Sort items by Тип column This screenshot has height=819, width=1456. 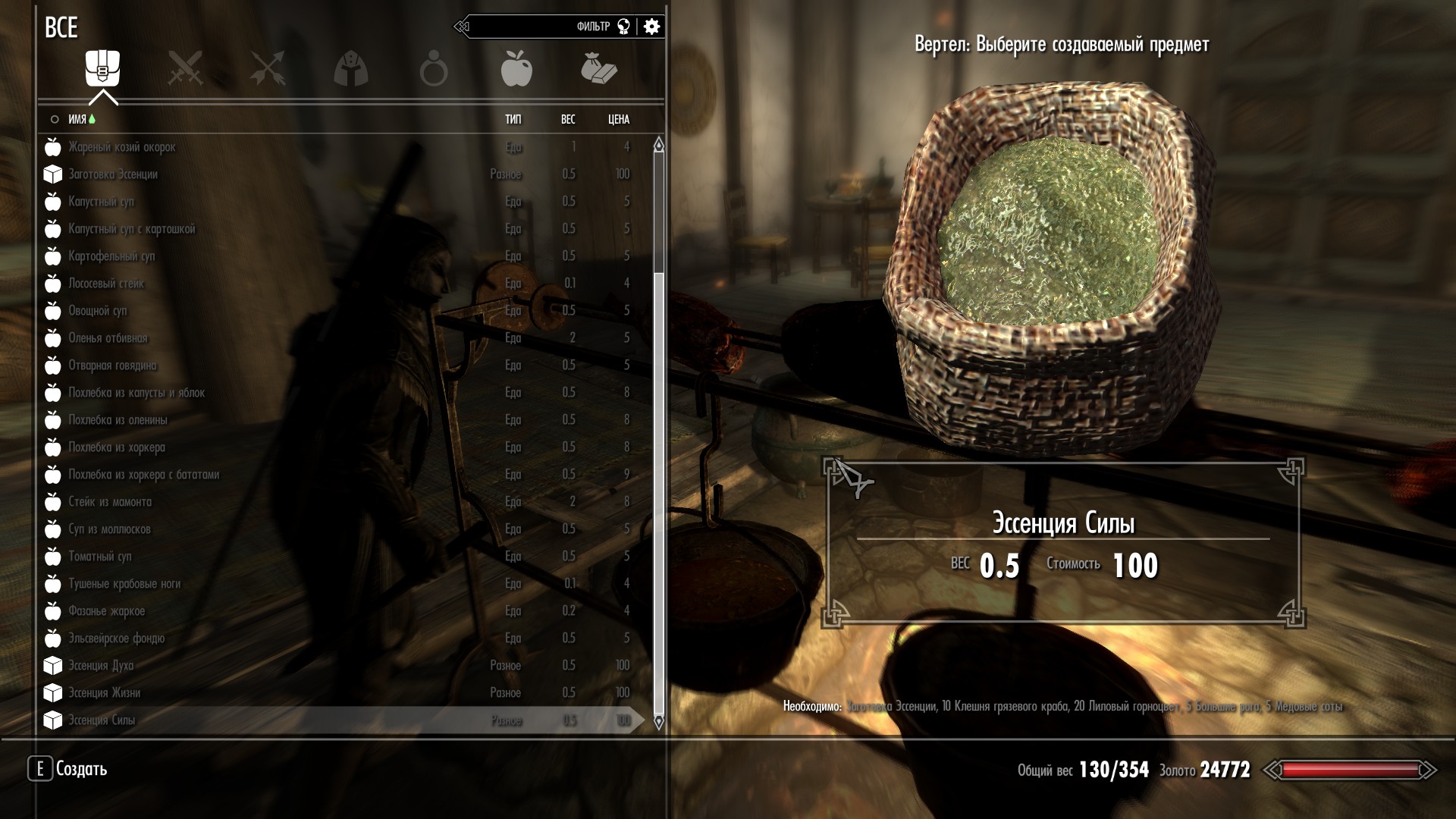coord(513,119)
